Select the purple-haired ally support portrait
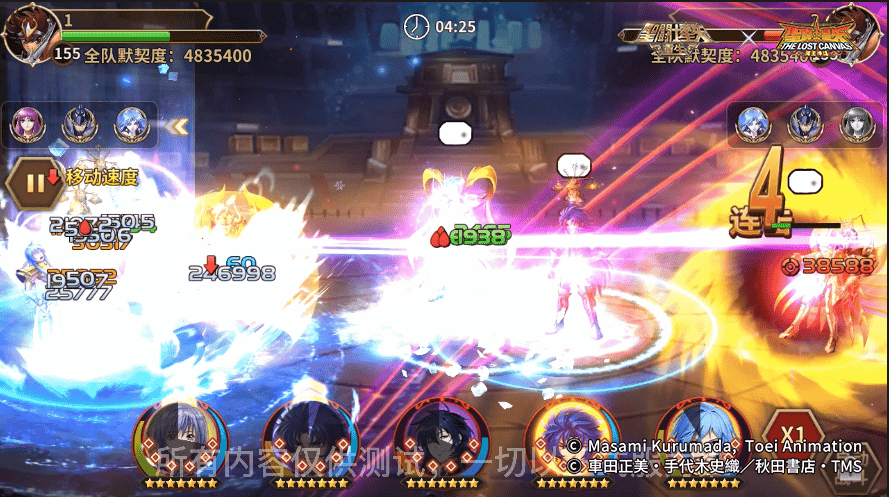The height and width of the screenshot is (497, 889). [27, 125]
